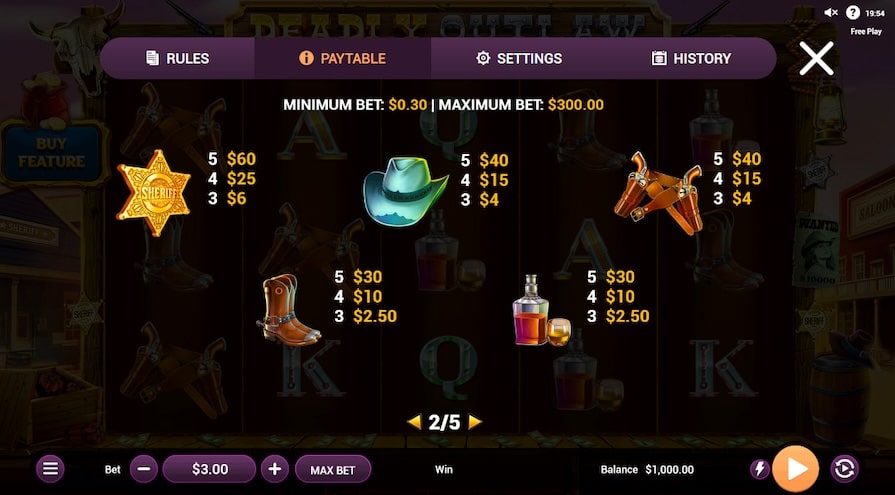Open the Settings tab
Viewport: 895px width, 495px height.
click(519, 58)
